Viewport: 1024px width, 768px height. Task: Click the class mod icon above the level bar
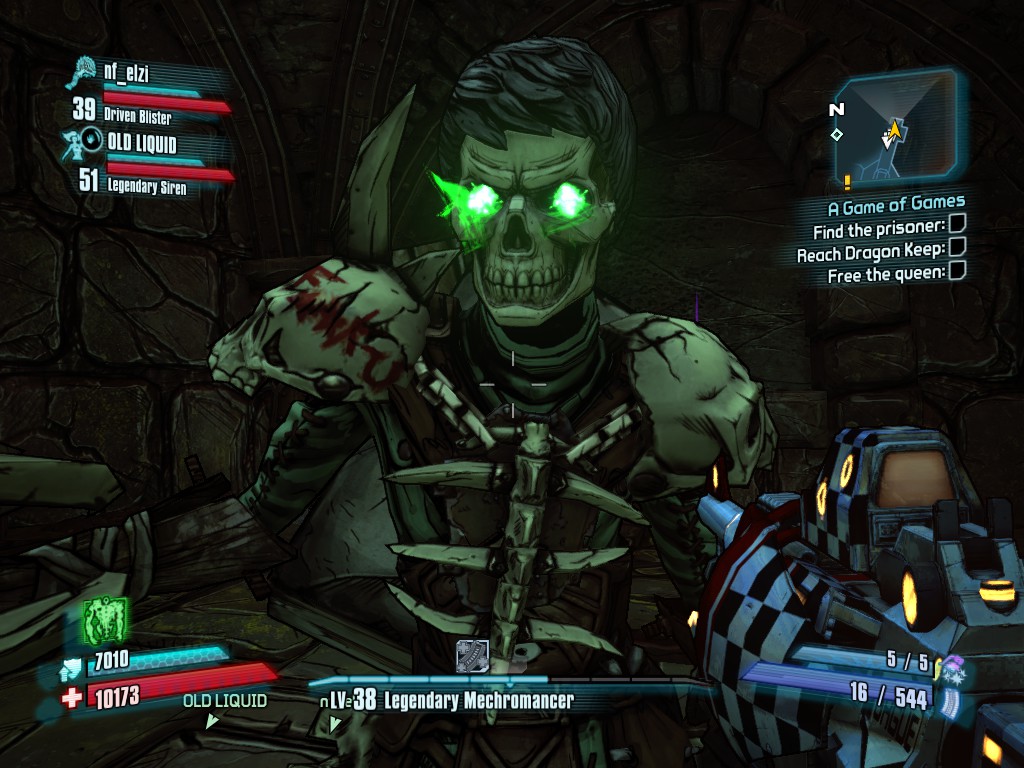(x=472, y=656)
